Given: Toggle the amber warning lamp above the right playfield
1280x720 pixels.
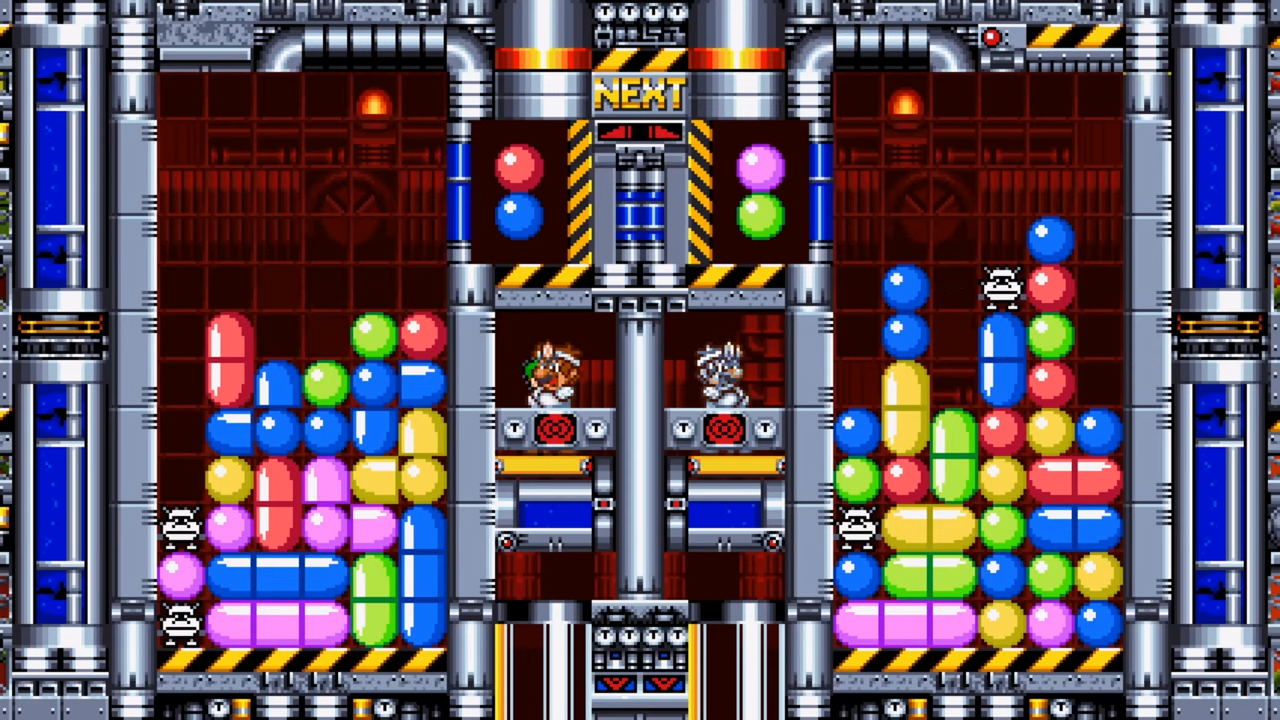Looking at the screenshot, I should click(x=905, y=105).
